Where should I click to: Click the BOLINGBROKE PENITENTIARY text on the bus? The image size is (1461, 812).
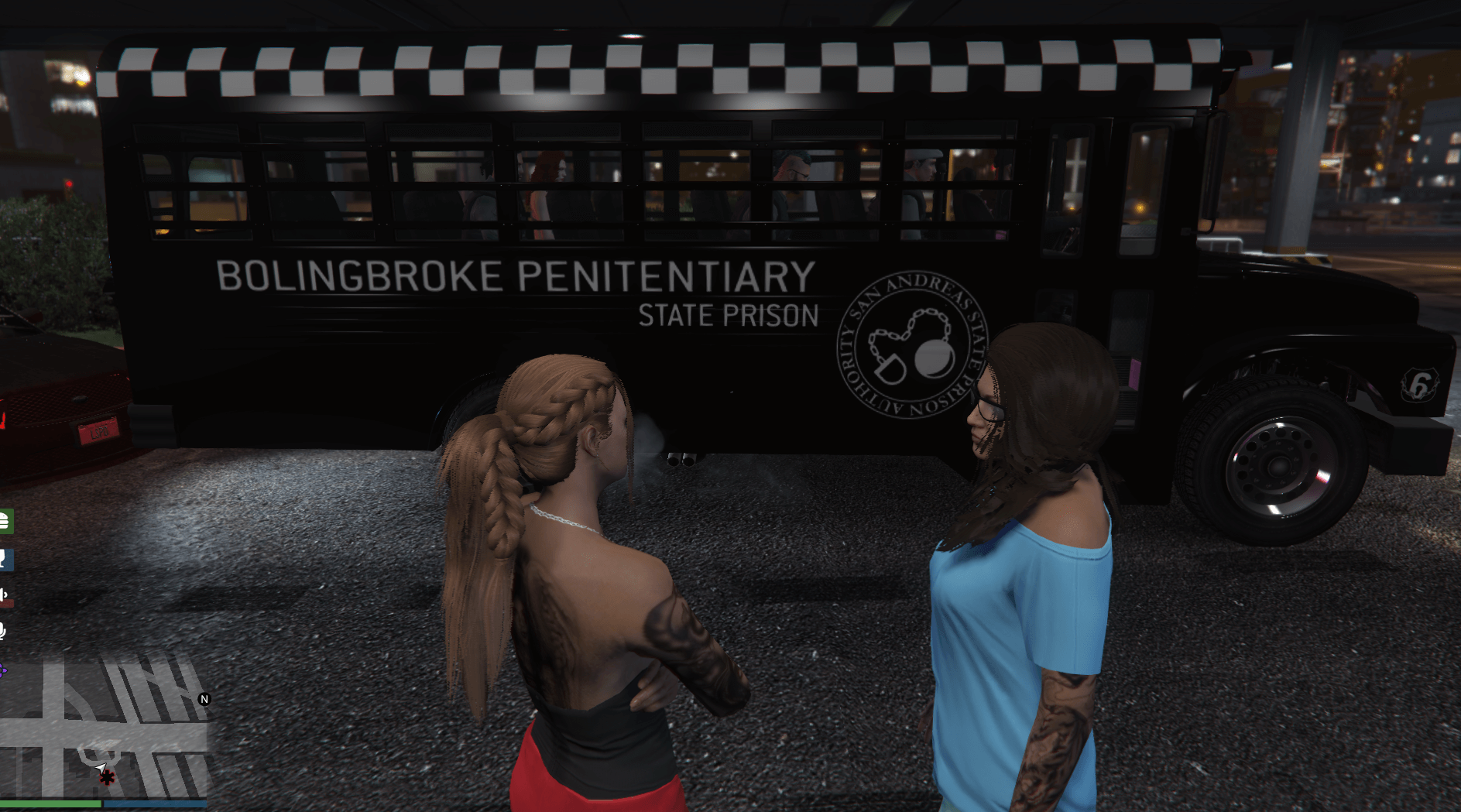coord(515,276)
